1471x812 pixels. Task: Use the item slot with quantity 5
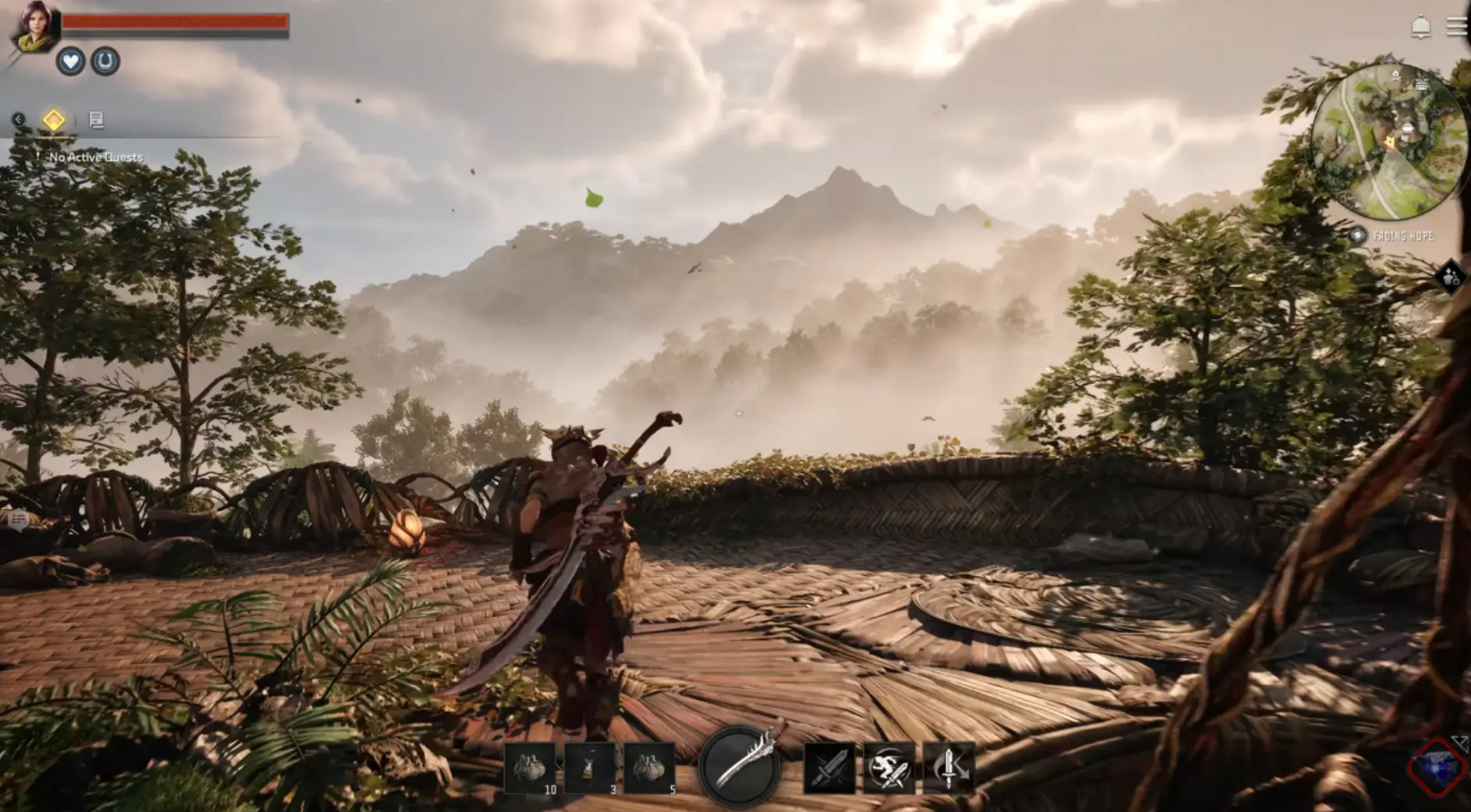coord(650,768)
